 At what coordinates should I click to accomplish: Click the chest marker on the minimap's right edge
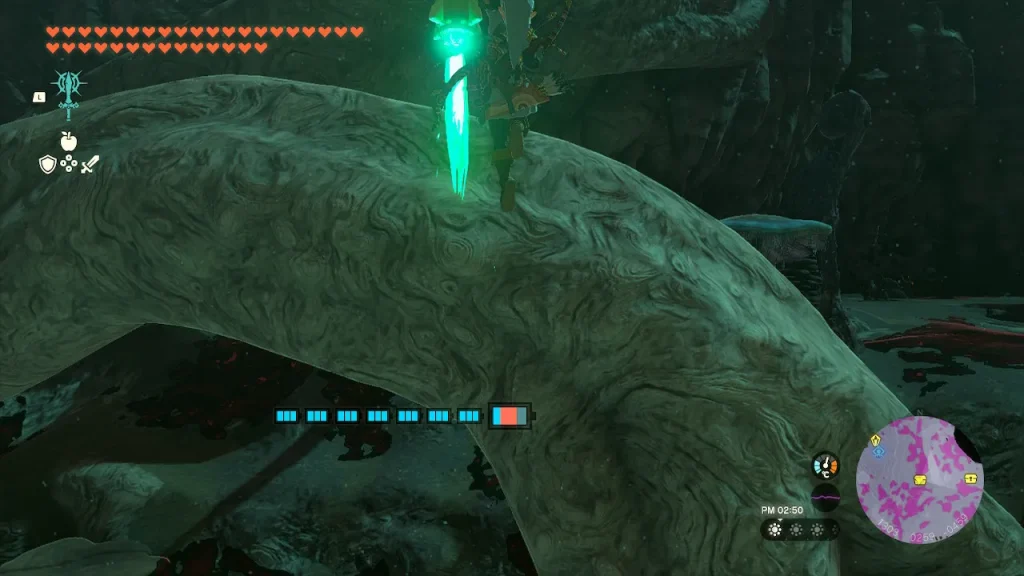pos(971,478)
